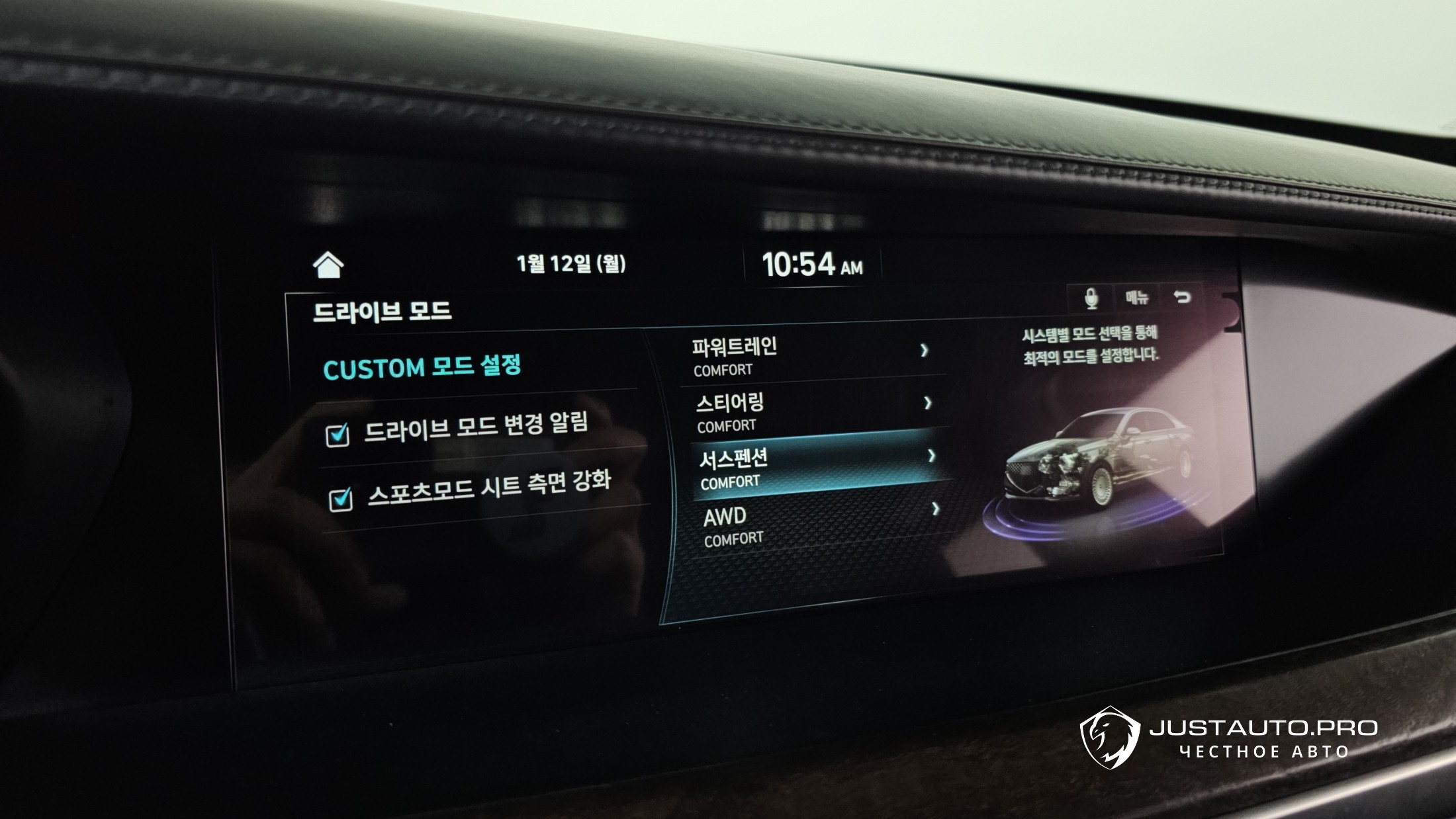Go back with the return arrow button

1182,297
